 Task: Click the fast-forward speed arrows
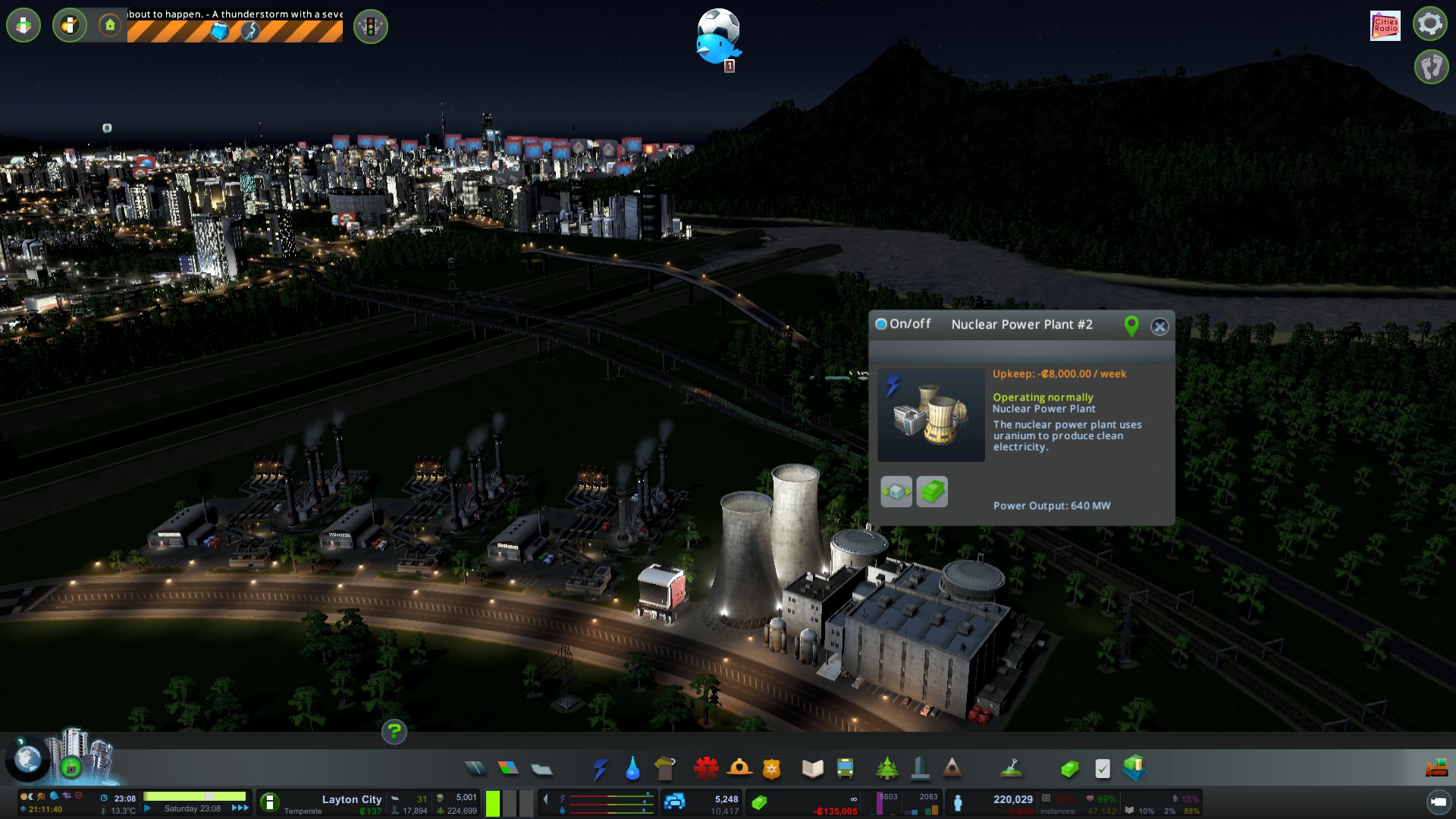click(240, 808)
